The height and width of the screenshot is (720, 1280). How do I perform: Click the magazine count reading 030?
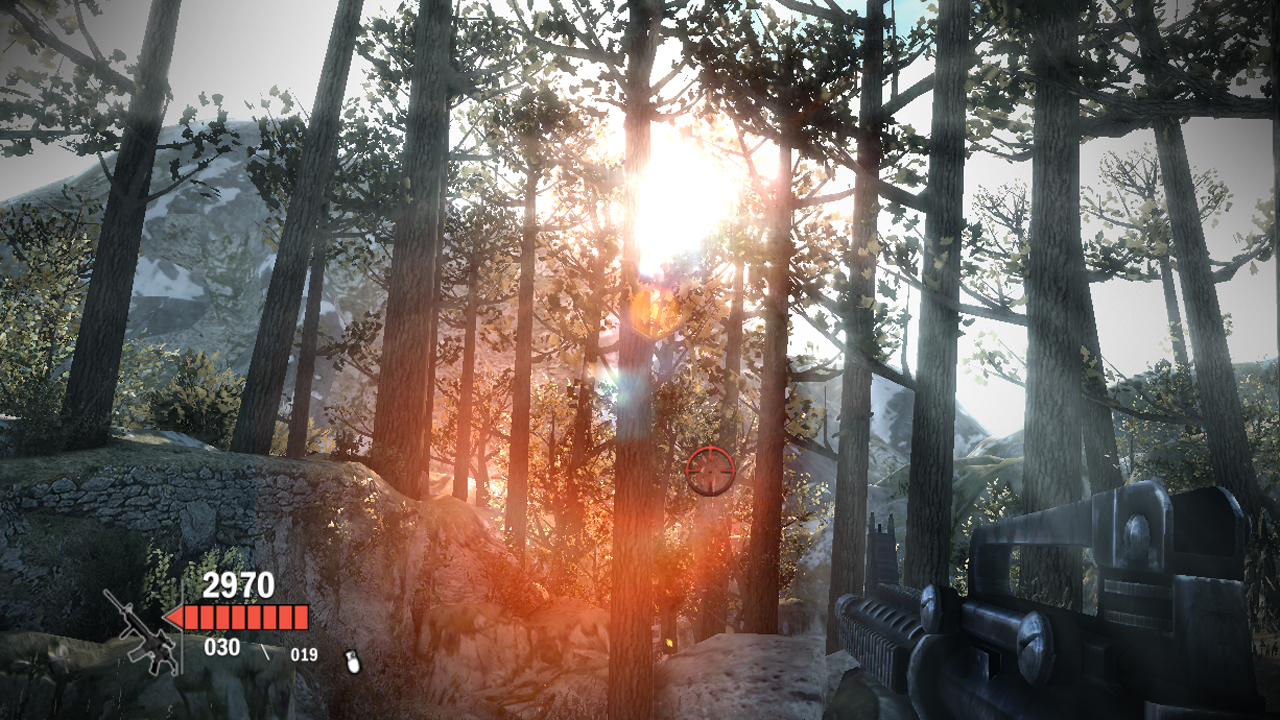(x=222, y=647)
